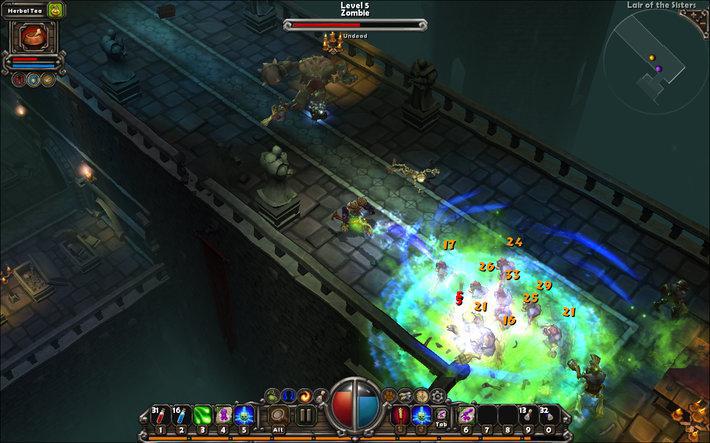Click the pet portrait of Herbal Tea
This screenshot has height=443, width=710.
pos(35,35)
